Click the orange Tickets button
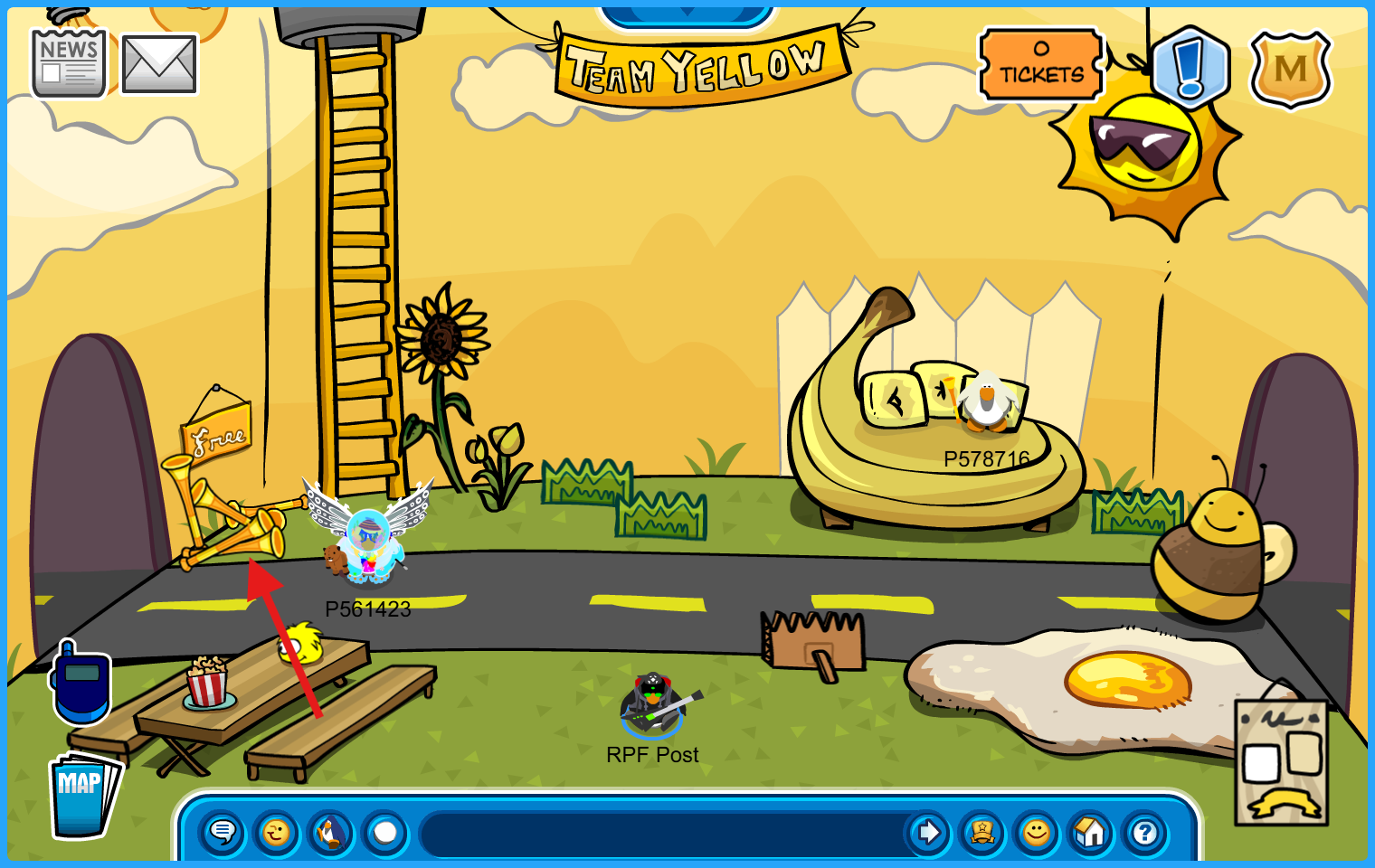This screenshot has width=1375, height=868. click(1041, 64)
